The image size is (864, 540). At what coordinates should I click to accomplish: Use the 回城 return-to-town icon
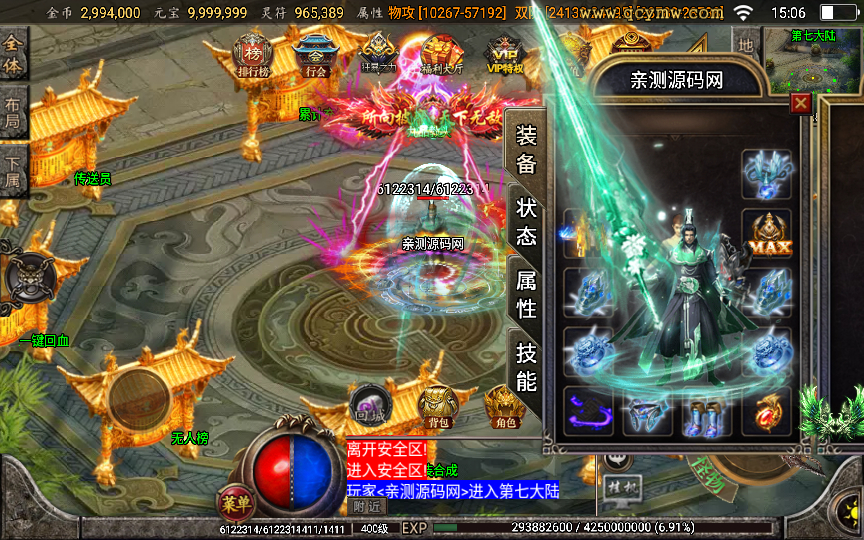369,405
